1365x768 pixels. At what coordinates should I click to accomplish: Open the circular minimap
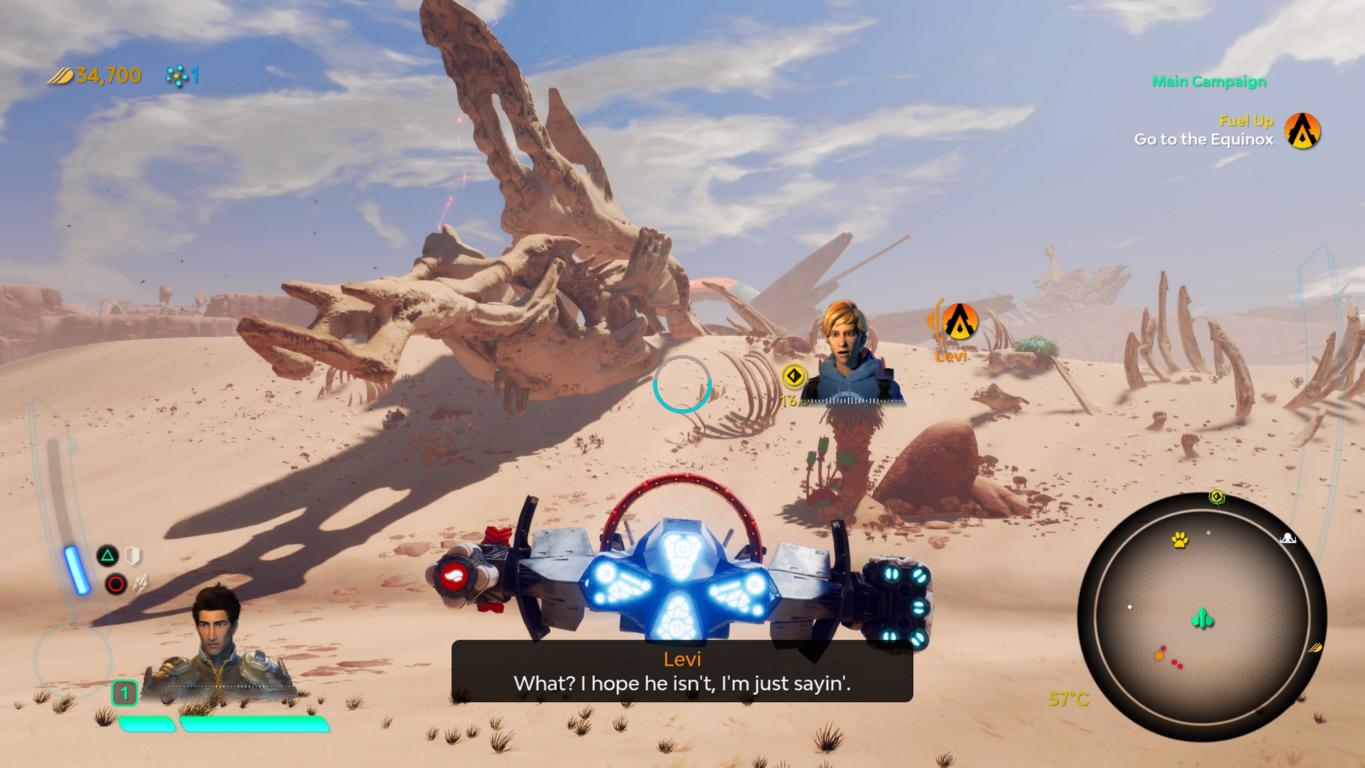[x=1201, y=616]
